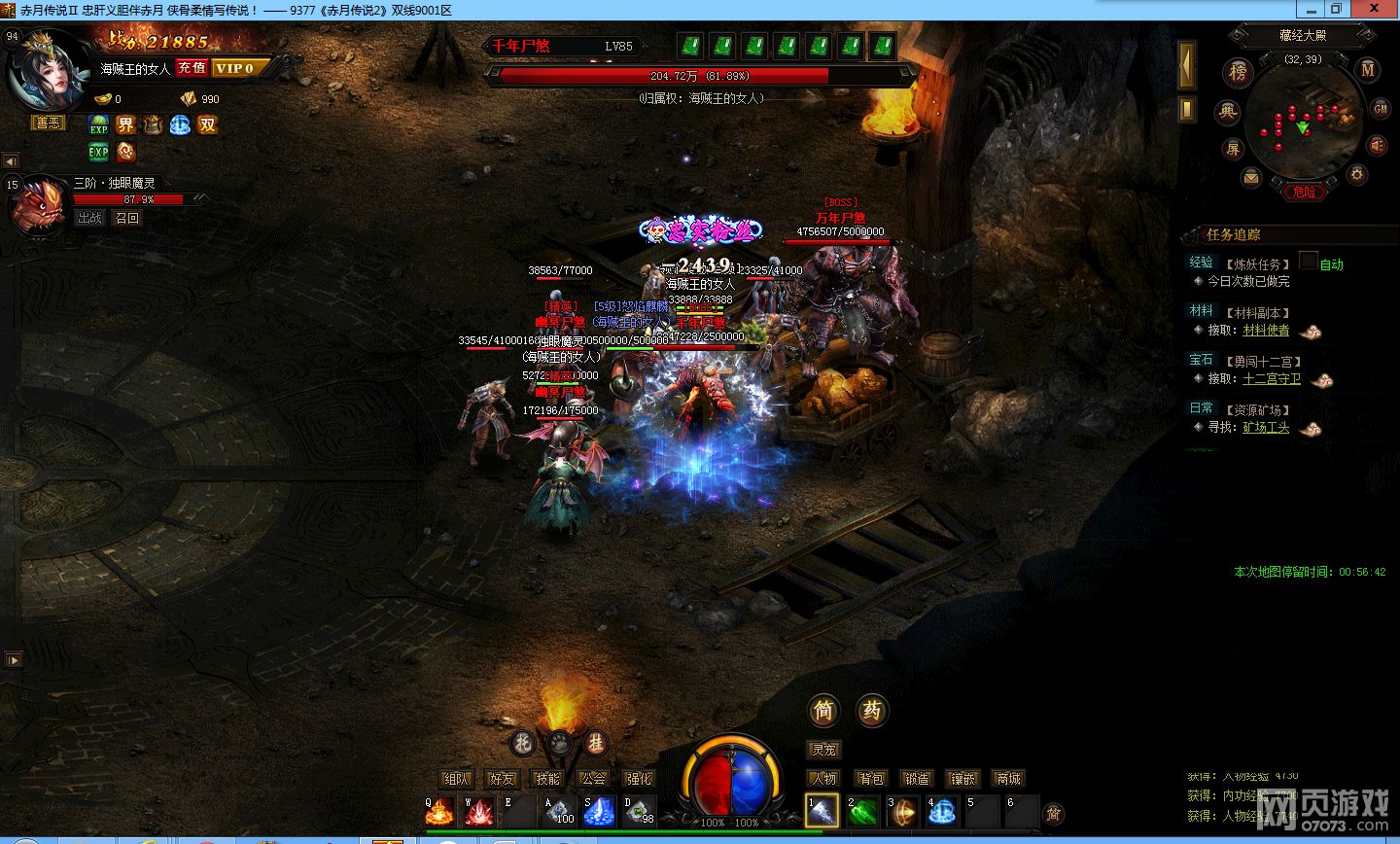Open the VIP 0 panel
The height and width of the screenshot is (844, 1400).
tap(234, 67)
